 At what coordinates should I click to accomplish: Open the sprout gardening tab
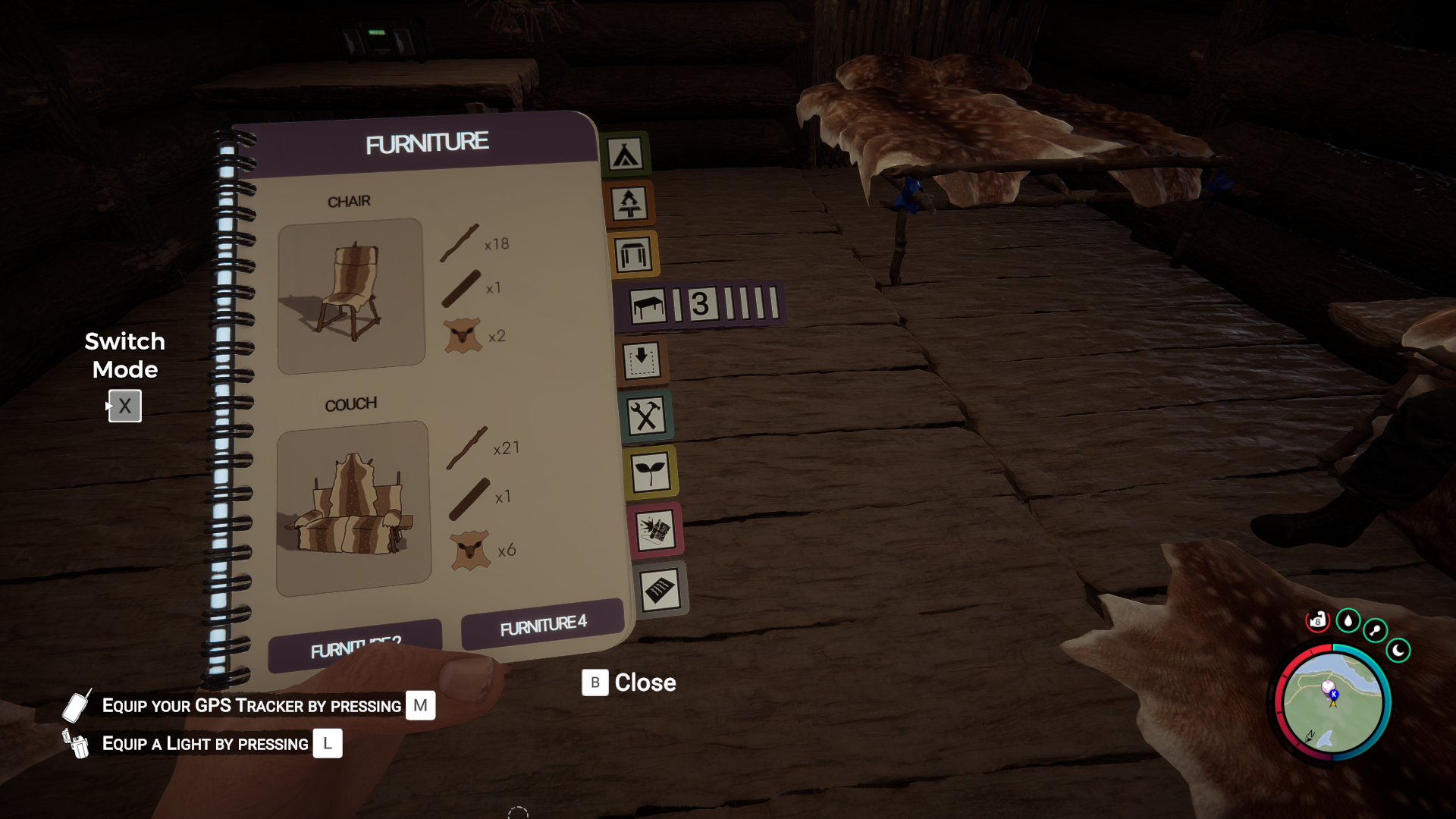point(651,472)
